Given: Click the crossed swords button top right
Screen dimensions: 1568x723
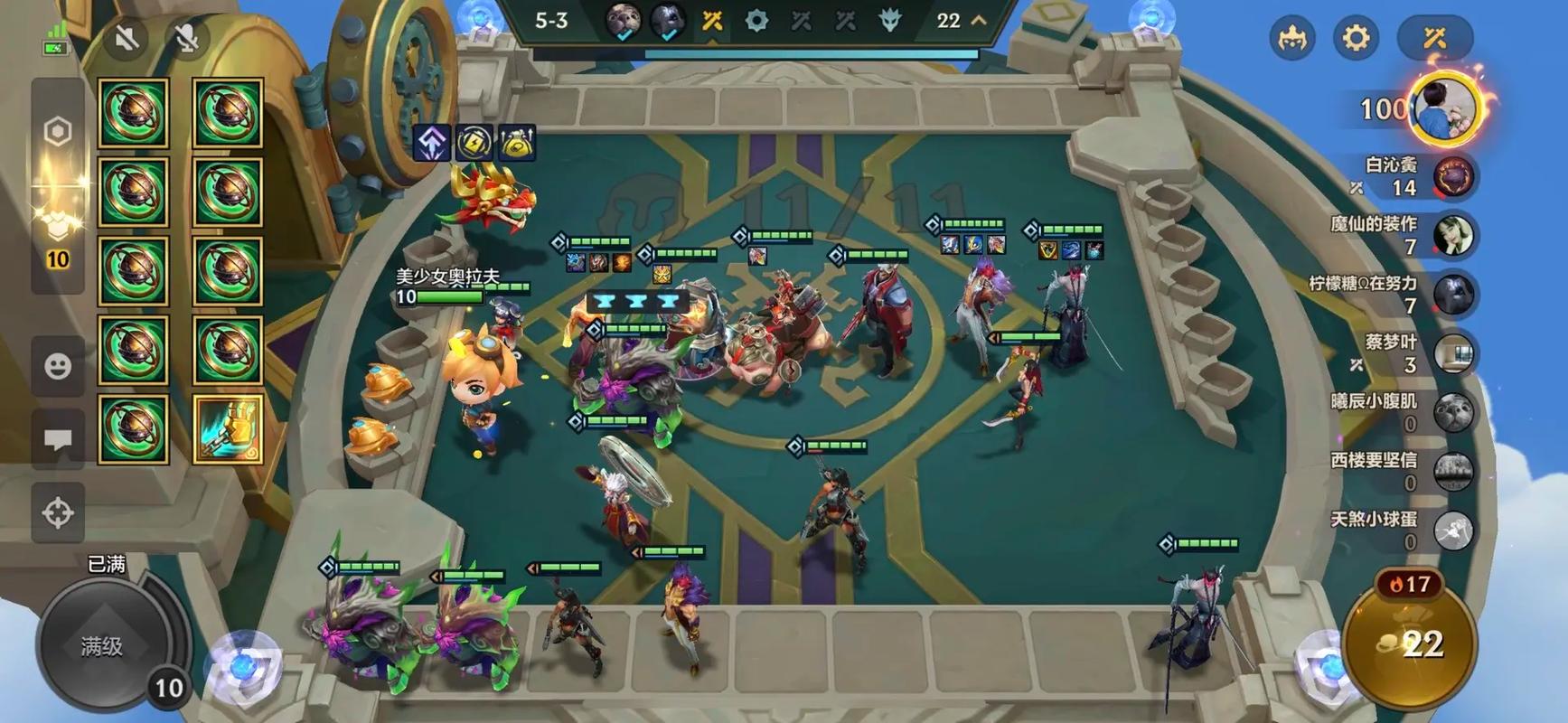Looking at the screenshot, I should (x=1434, y=38).
